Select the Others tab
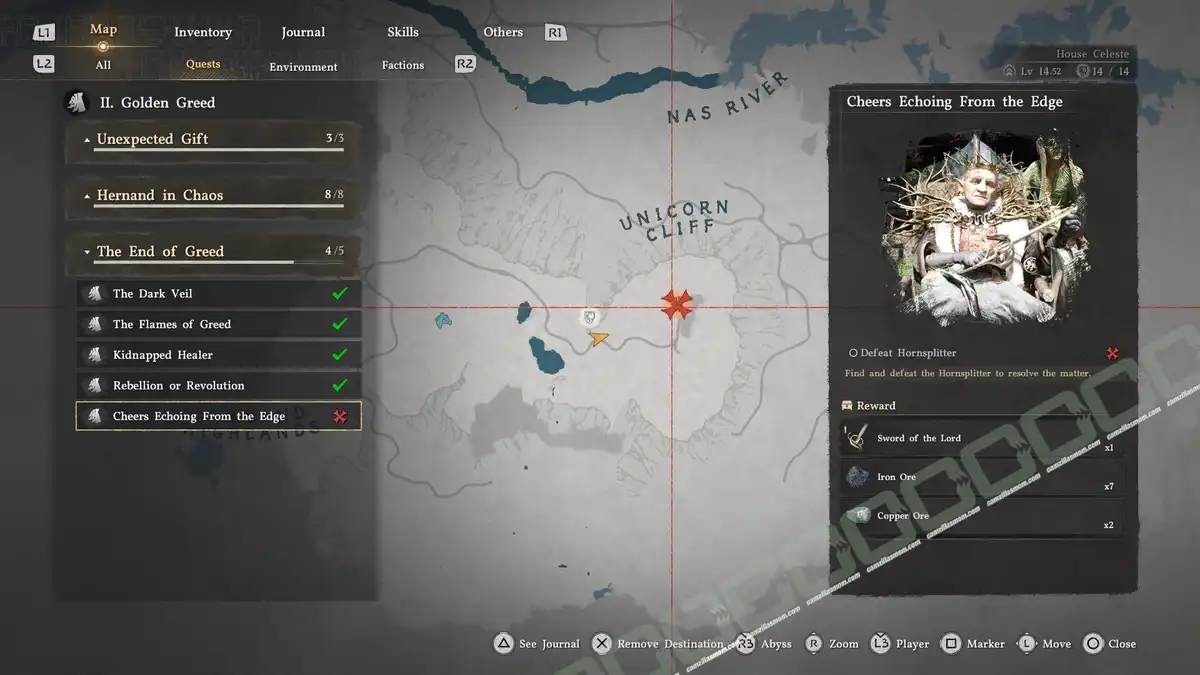1200x675 pixels. click(x=503, y=32)
